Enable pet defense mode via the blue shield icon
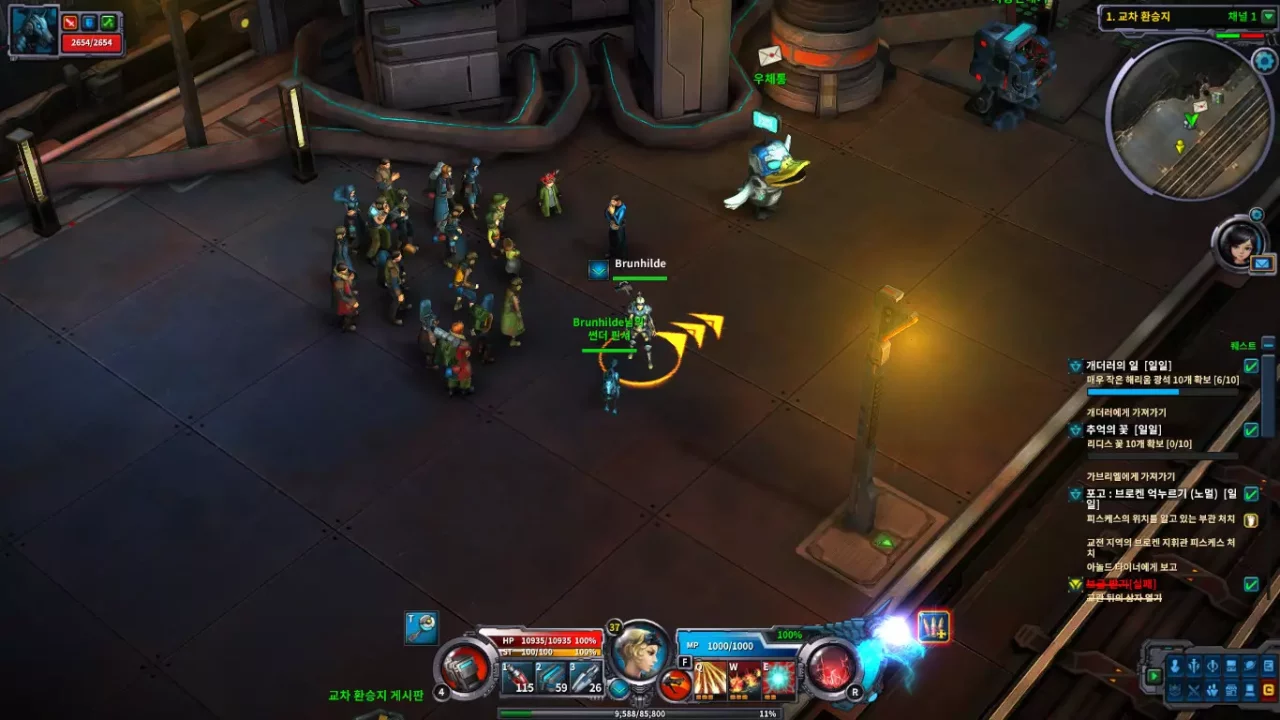Screen dimensions: 1280x720 pos(88,23)
